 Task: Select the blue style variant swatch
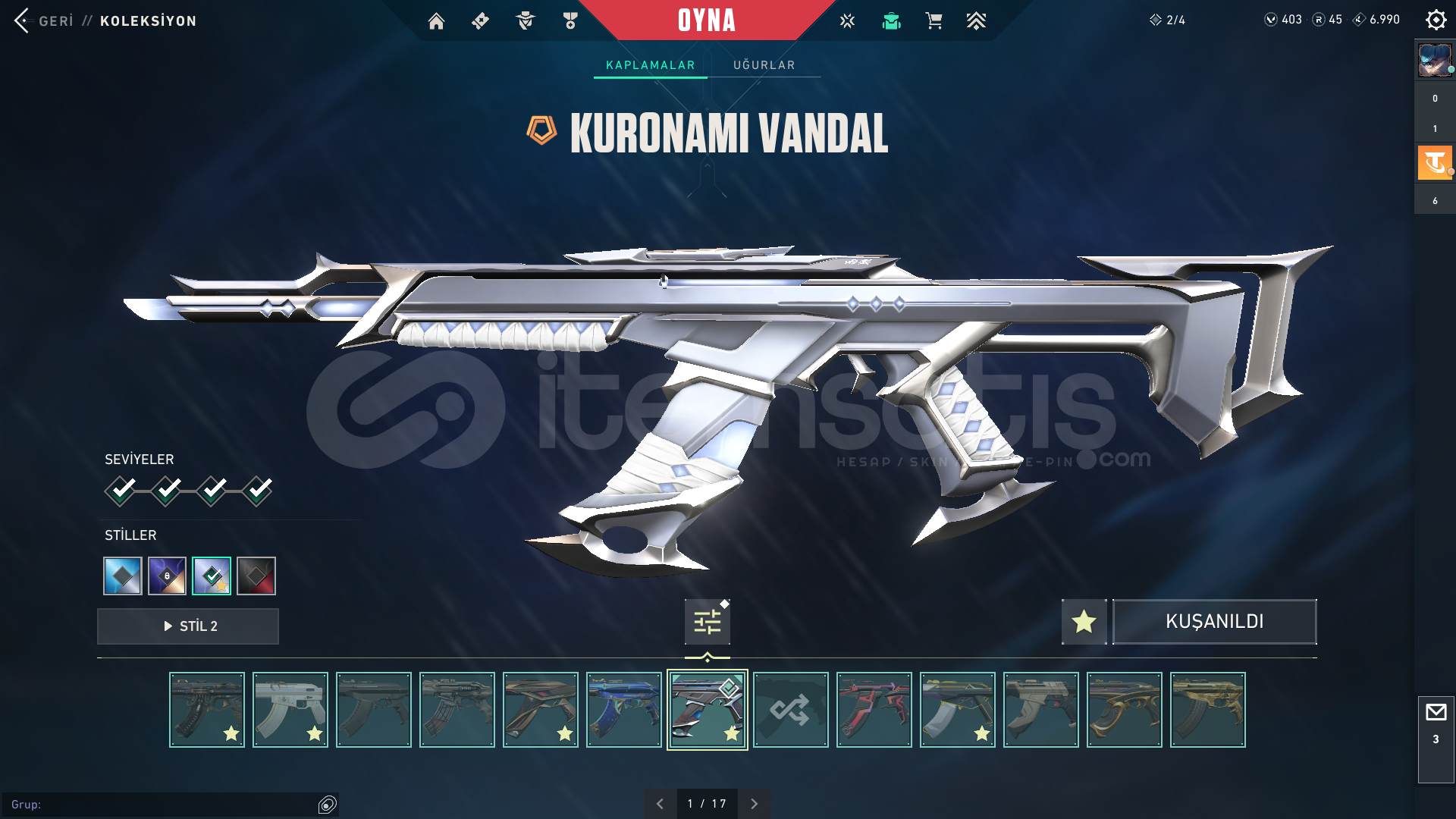[122, 576]
